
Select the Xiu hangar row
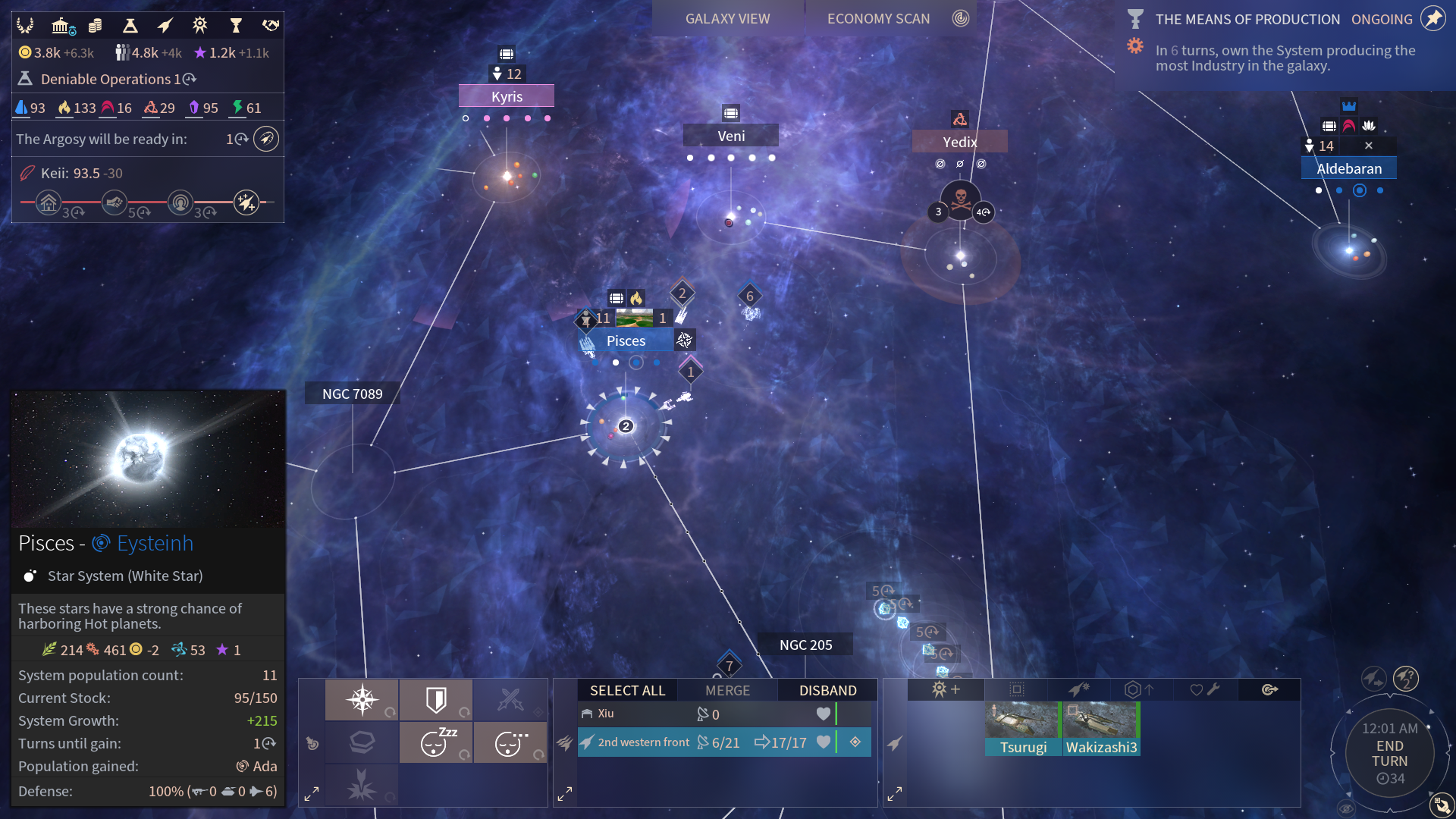coord(705,714)
